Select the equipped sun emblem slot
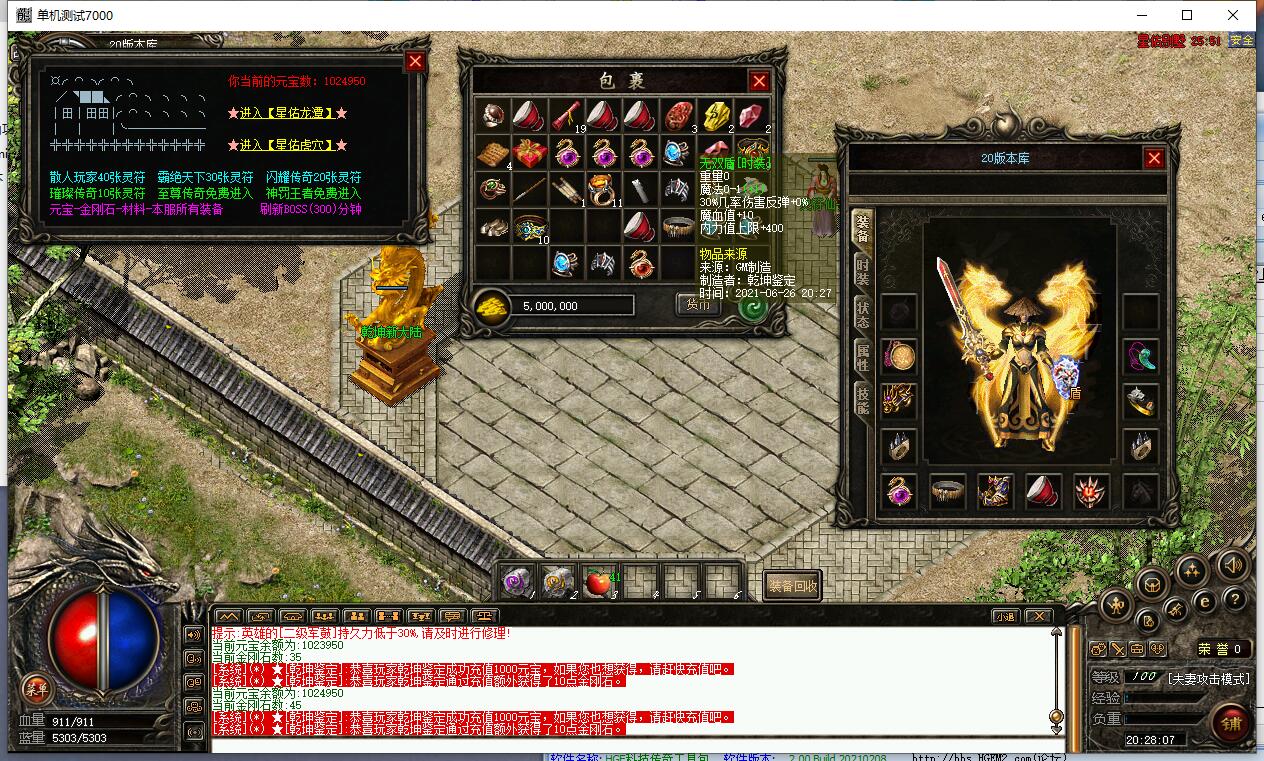 [1091, 492]
